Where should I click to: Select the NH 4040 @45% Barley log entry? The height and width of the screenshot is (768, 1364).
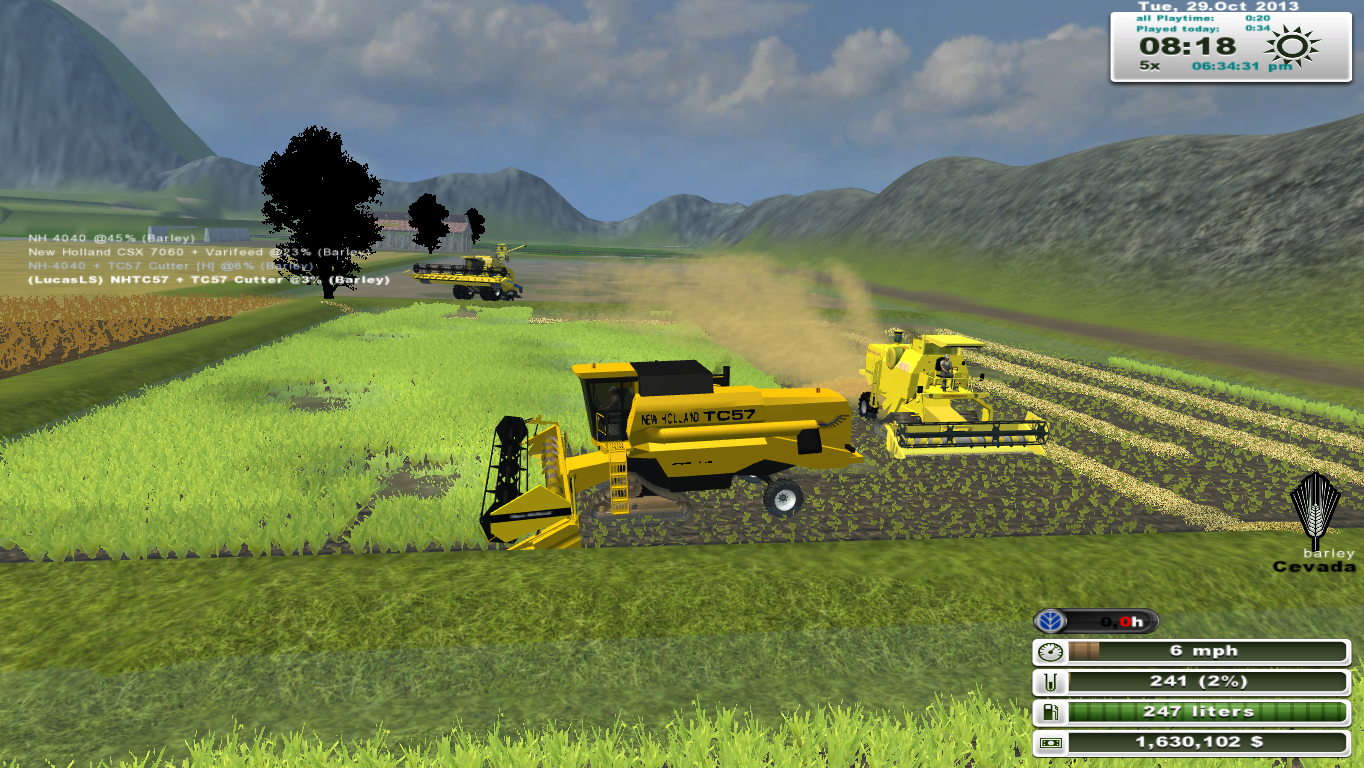click(112, 238)
